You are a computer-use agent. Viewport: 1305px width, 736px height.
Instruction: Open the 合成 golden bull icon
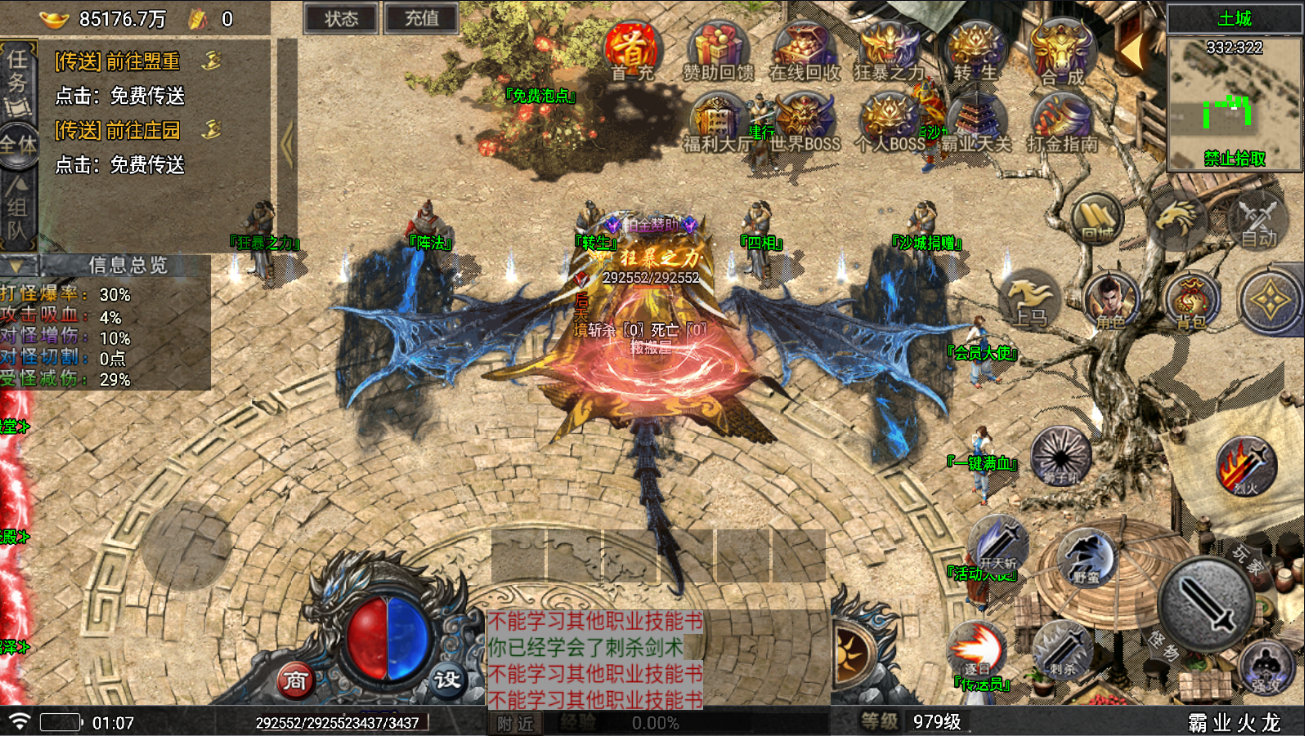pyautogui.click(x=1061, y=48)
